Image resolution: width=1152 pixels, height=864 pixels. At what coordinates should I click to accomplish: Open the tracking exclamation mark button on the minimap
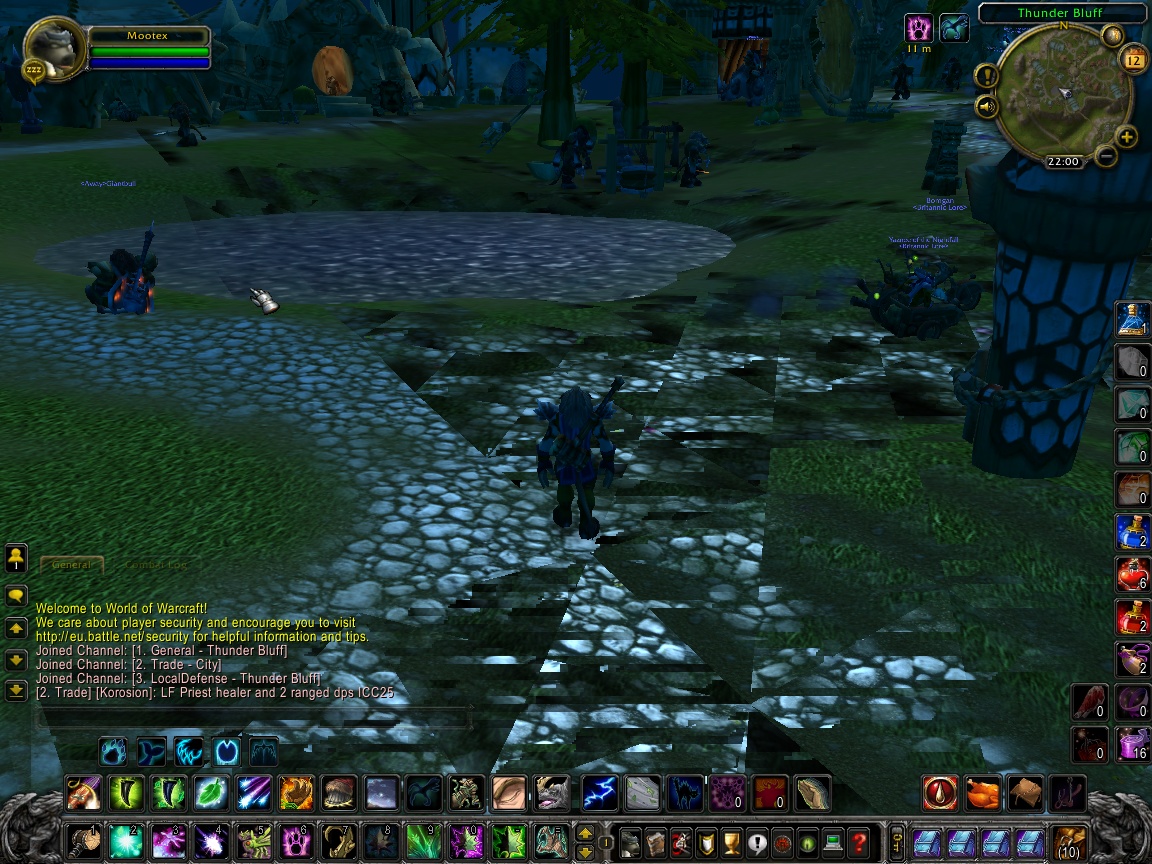tap(987, 76)
